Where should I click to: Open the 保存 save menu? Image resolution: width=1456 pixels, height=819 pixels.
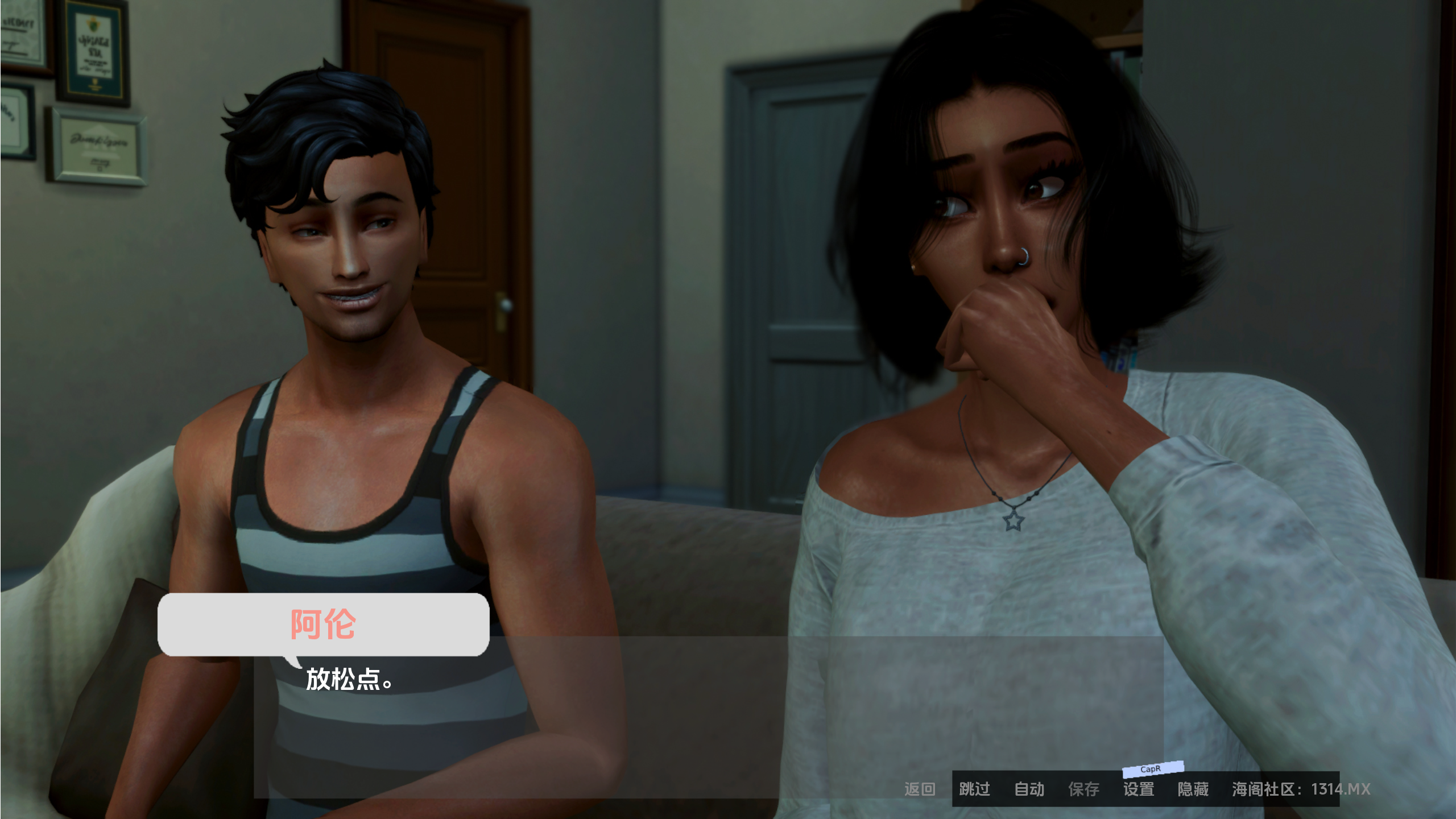pos(1083,789)
